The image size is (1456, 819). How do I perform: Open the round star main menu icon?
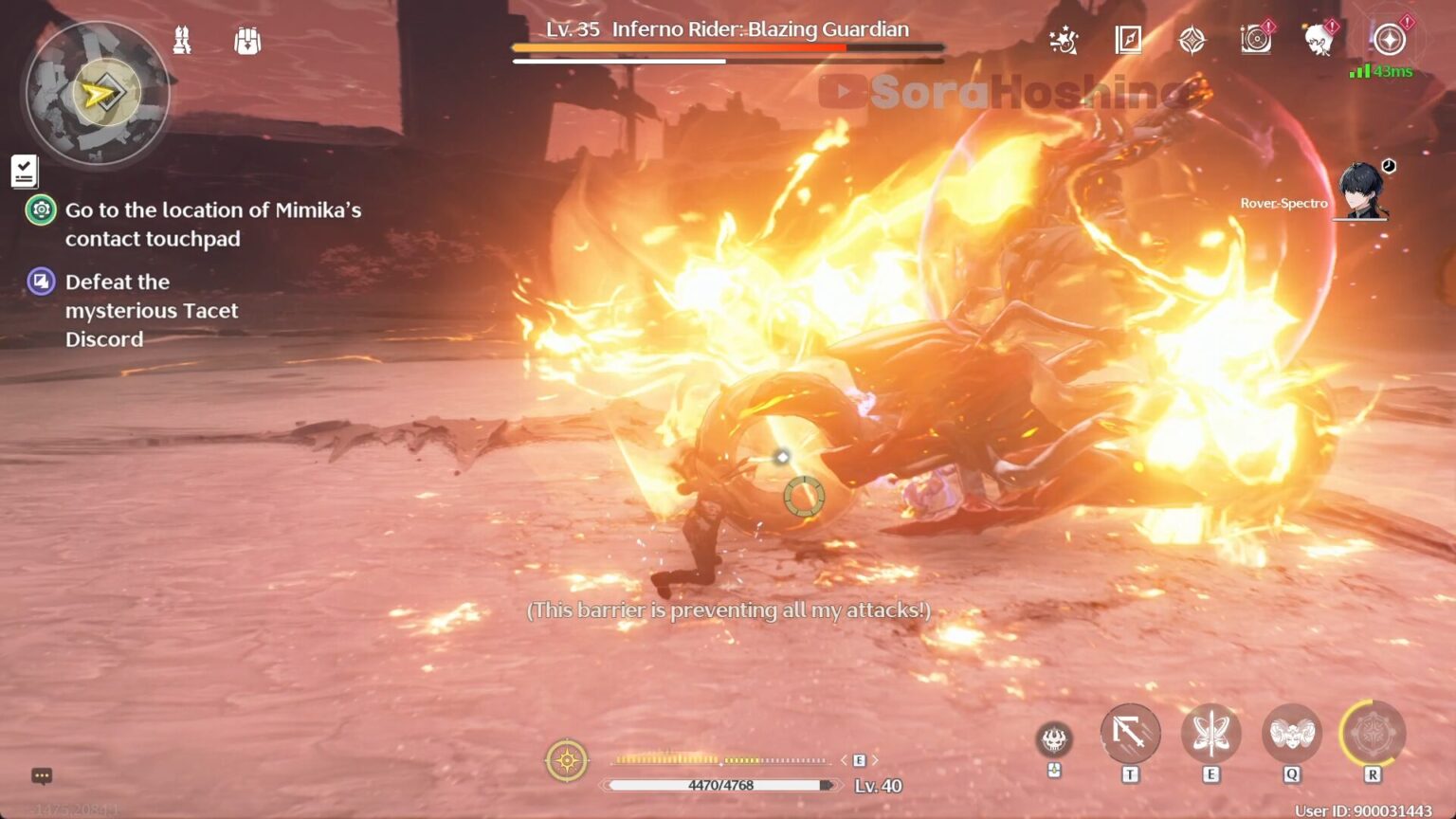click(x=1390, y=41)
